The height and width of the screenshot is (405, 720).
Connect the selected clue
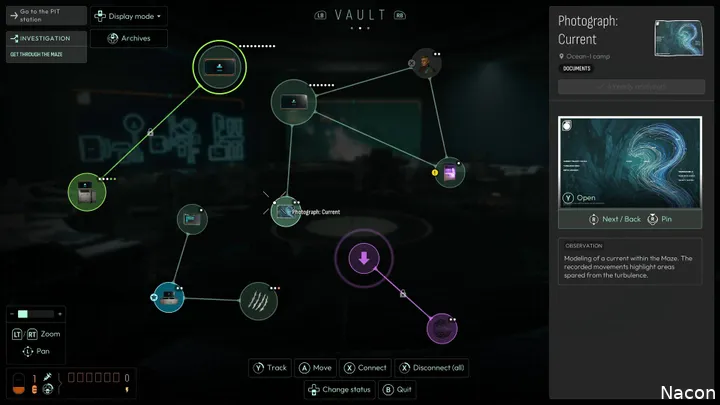coord(365,368)
